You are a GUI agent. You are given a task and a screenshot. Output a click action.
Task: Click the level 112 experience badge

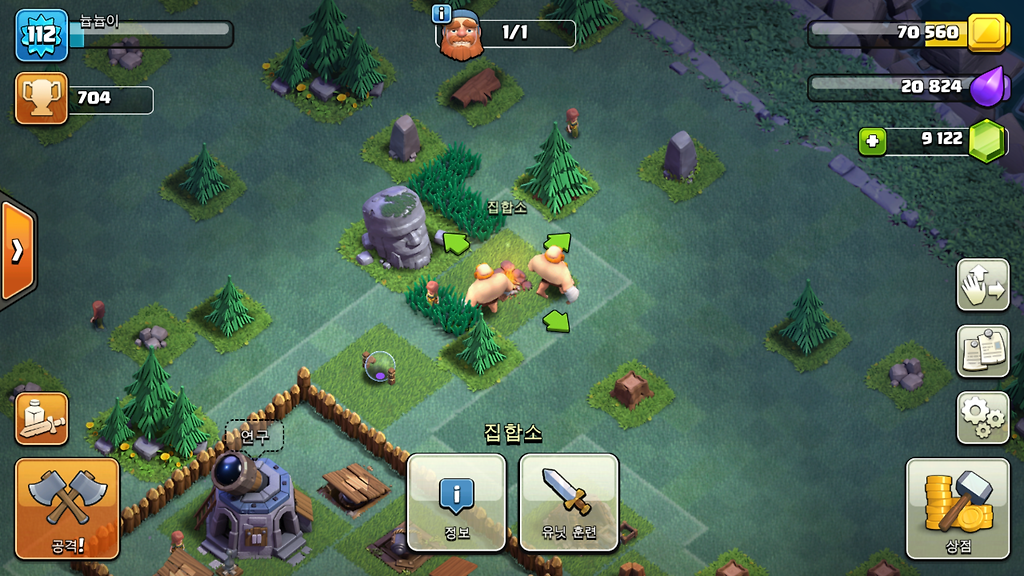[41, 35]
